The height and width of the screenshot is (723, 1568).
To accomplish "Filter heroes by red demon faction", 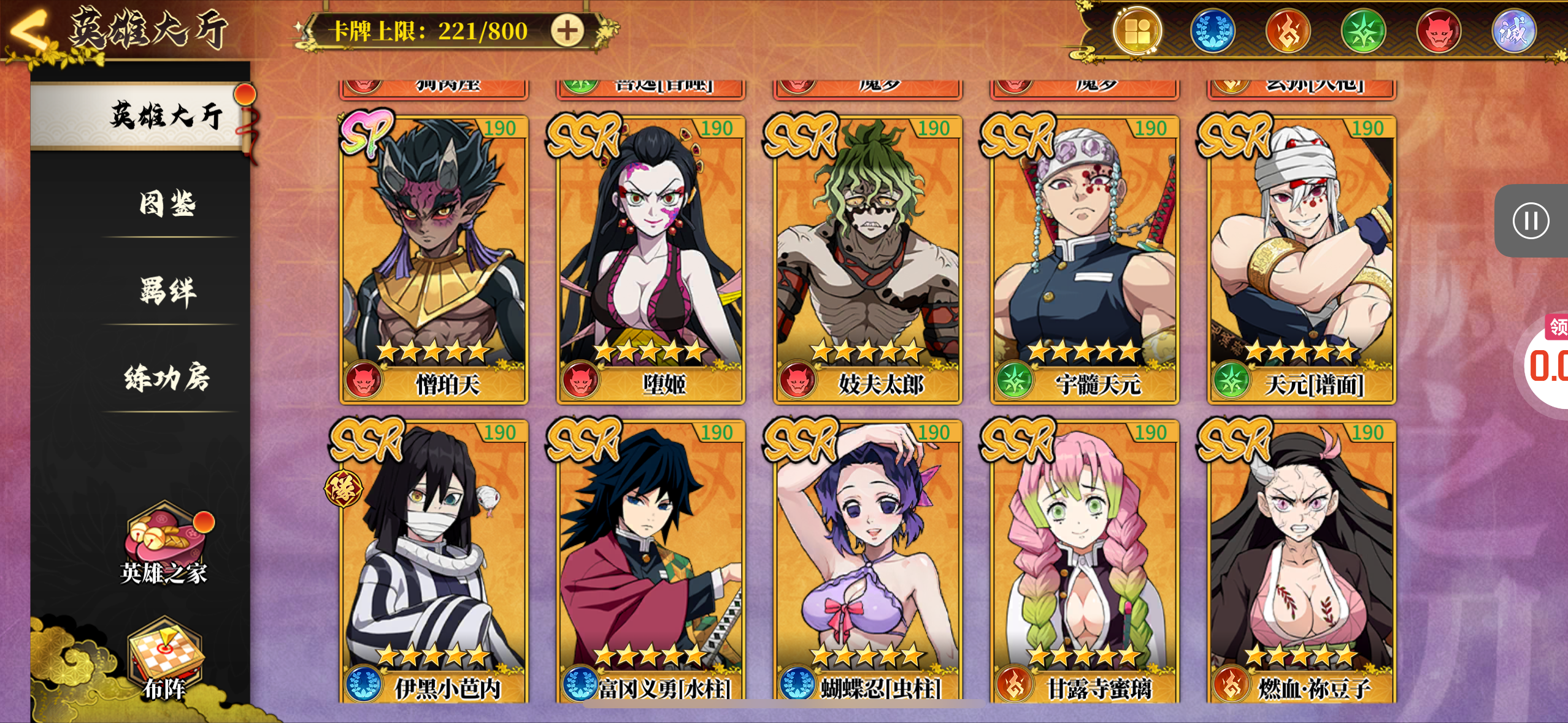I will click(x=1439, y=31).
